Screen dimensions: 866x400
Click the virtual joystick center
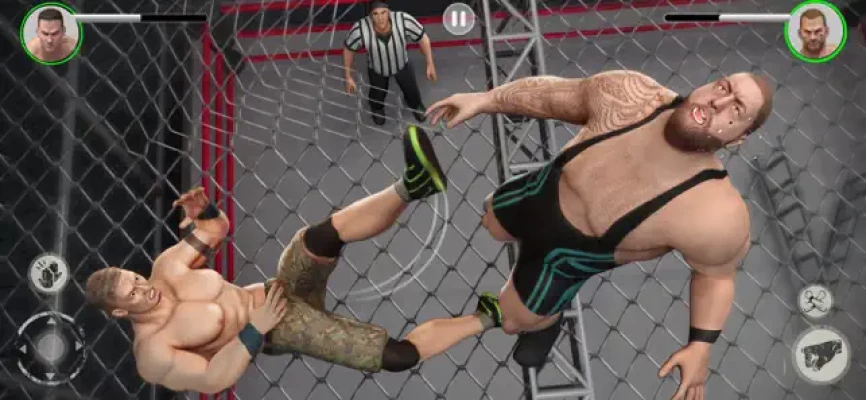[x=50, y=348]
